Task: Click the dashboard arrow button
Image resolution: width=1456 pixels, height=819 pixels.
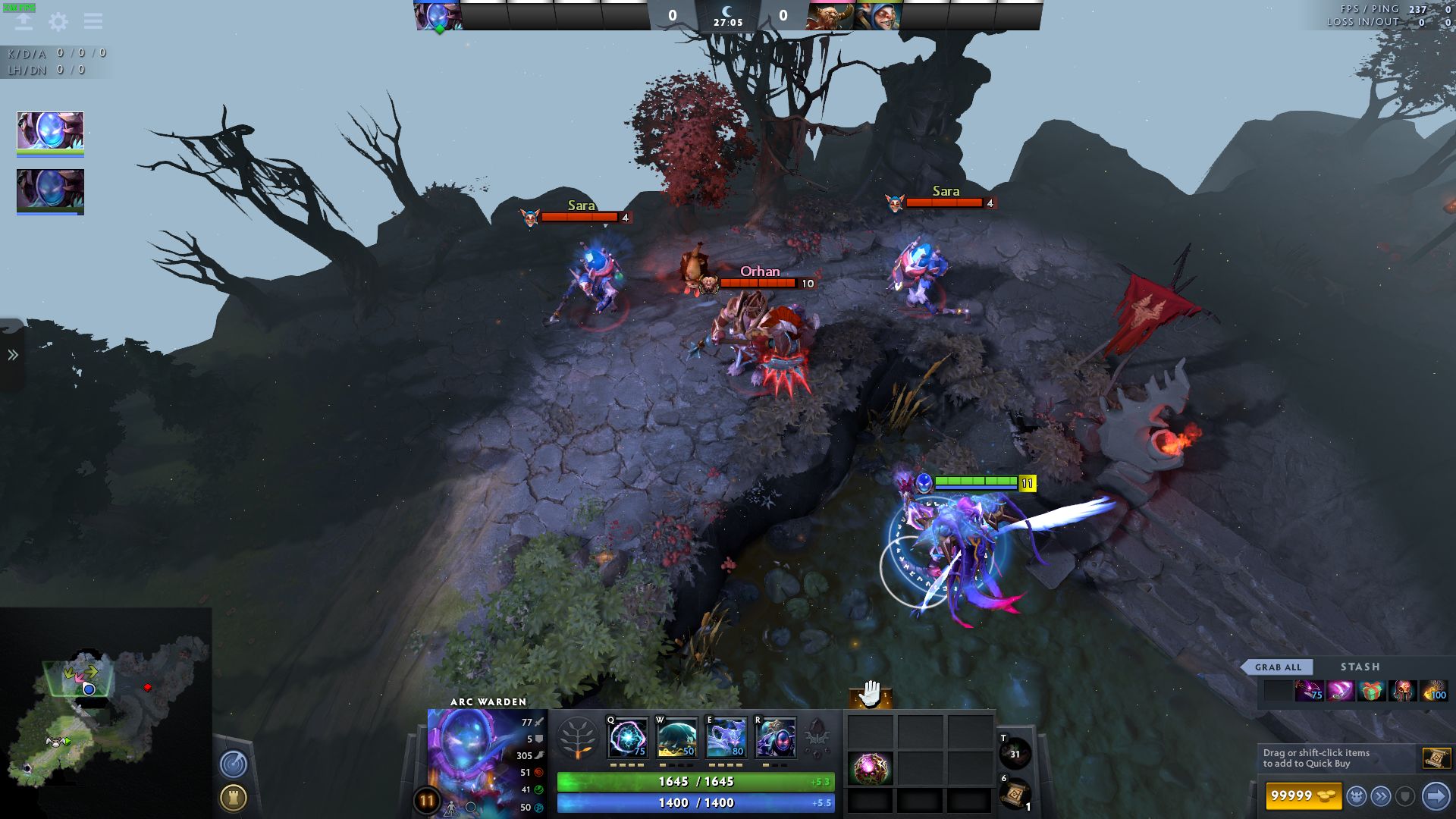Action: (x=24, y=21)
